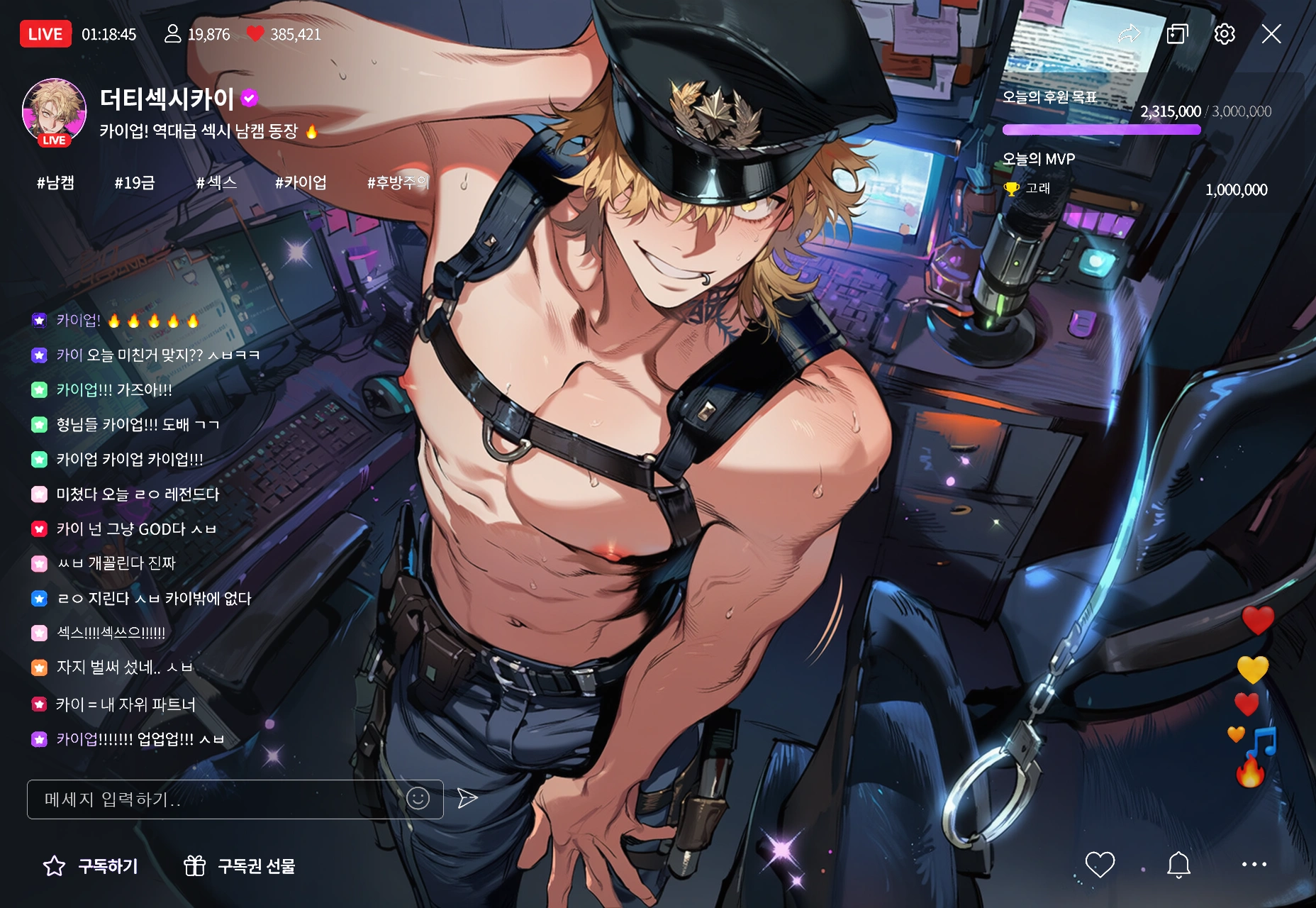Gift a subscription via 구독권 선물
The width and height of the screenshot is (1316, 908).
240,866
